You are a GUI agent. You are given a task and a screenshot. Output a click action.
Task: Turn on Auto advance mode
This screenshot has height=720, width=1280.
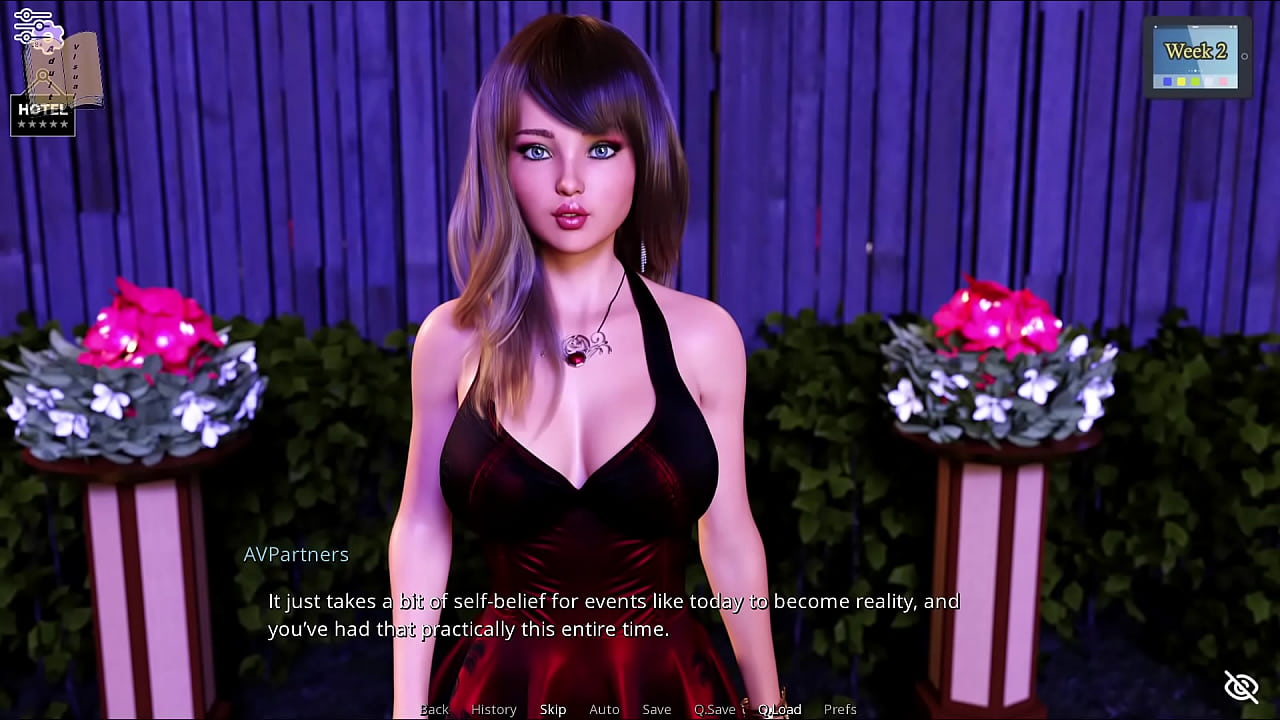click(604, 709)
